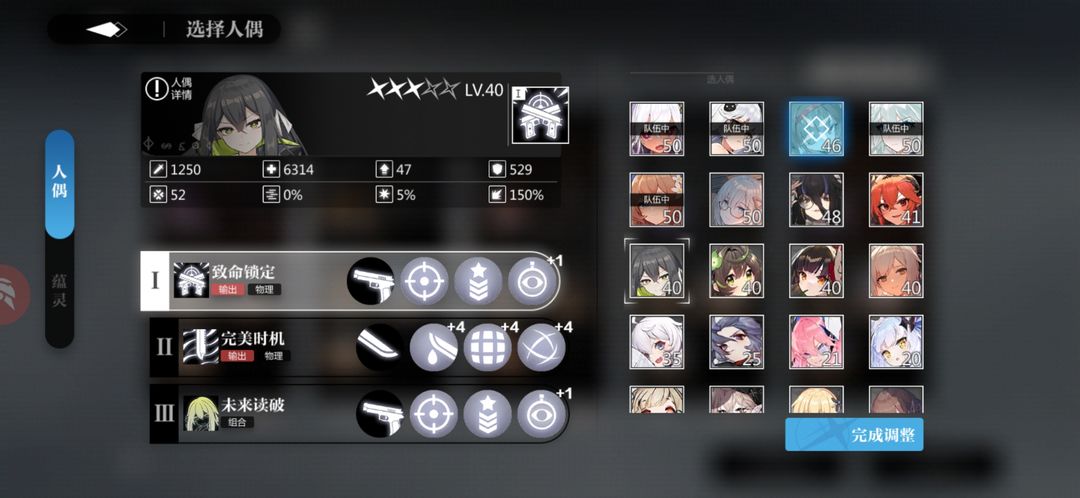Click the crossed-arcs algorithm icon marked +4
This screenshot has width=1080, height=498.
[x=542, y=347]
